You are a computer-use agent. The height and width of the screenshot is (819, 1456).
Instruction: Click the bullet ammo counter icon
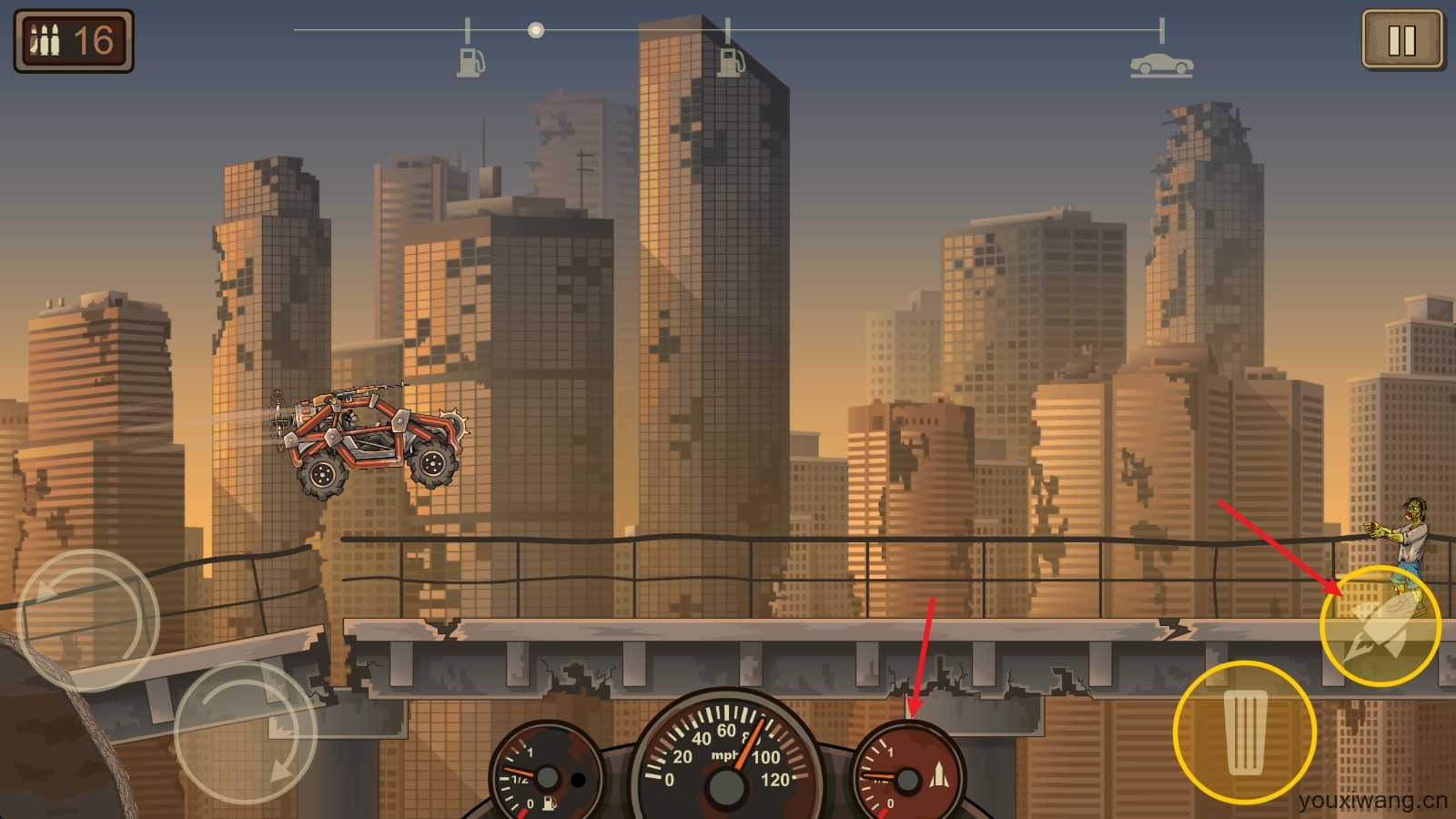tap(44, 38)
